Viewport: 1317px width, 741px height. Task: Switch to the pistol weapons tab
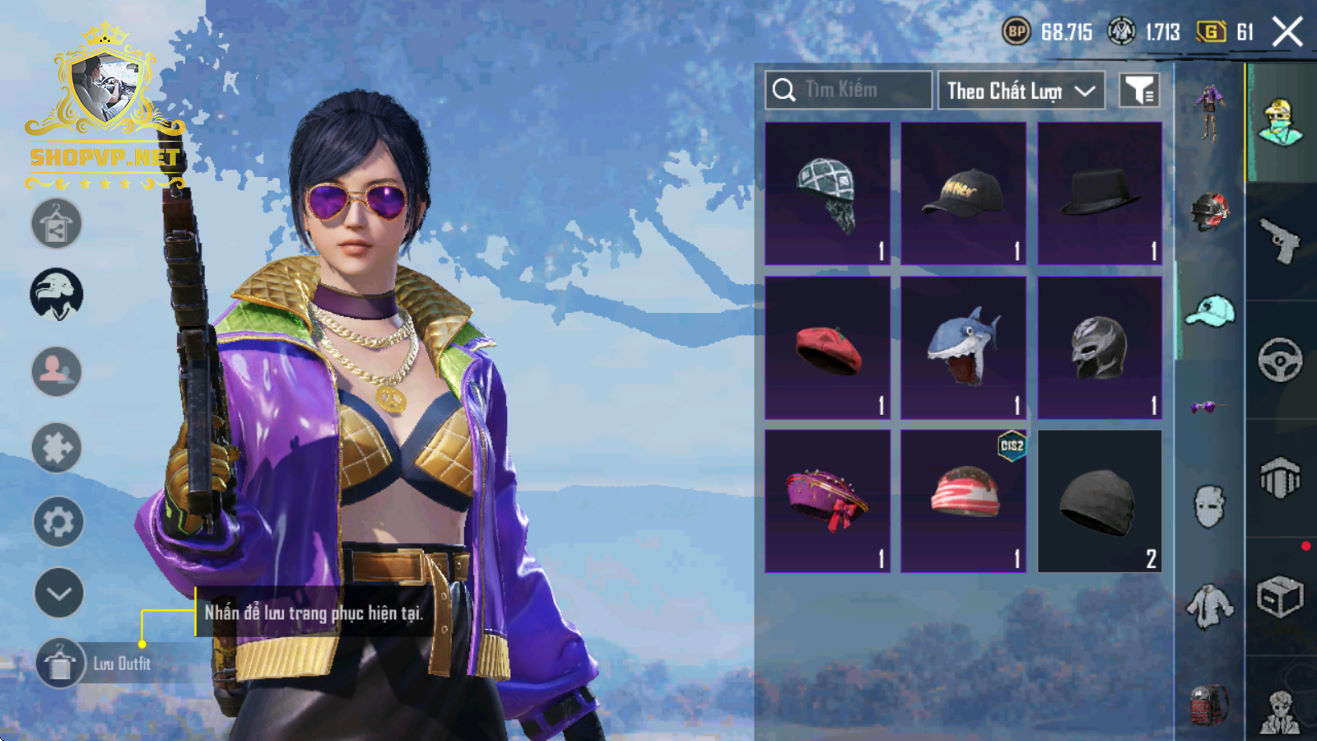point(1280,240)
